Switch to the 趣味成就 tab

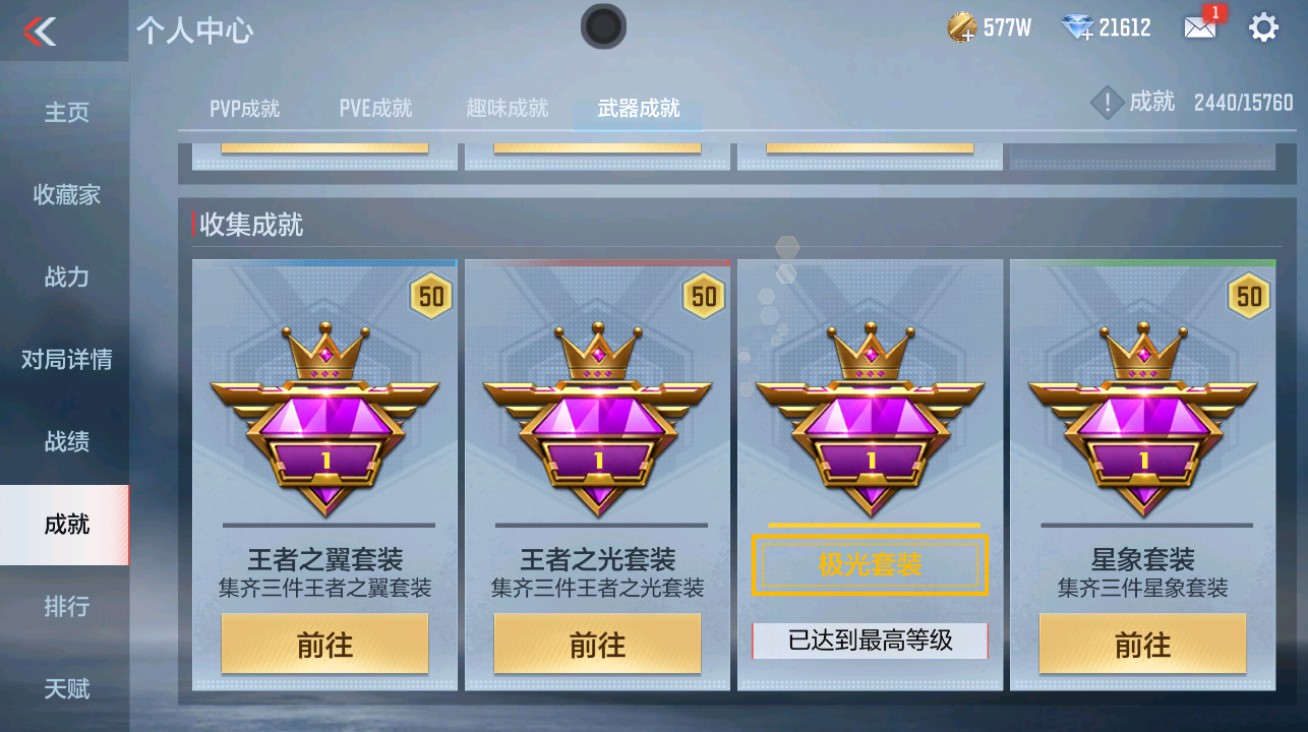coord(505,107)
